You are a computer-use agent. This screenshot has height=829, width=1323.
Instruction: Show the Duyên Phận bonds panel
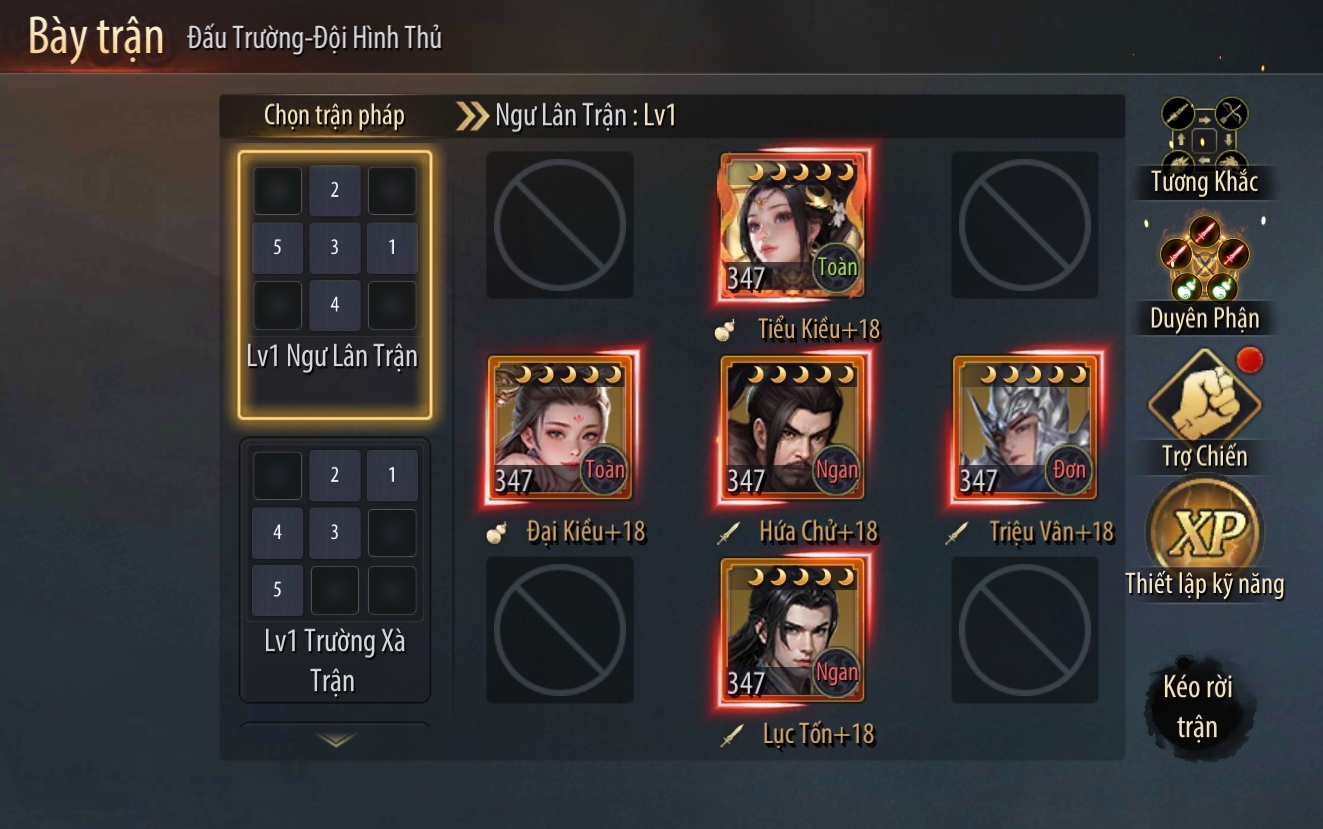point(1204,272)
